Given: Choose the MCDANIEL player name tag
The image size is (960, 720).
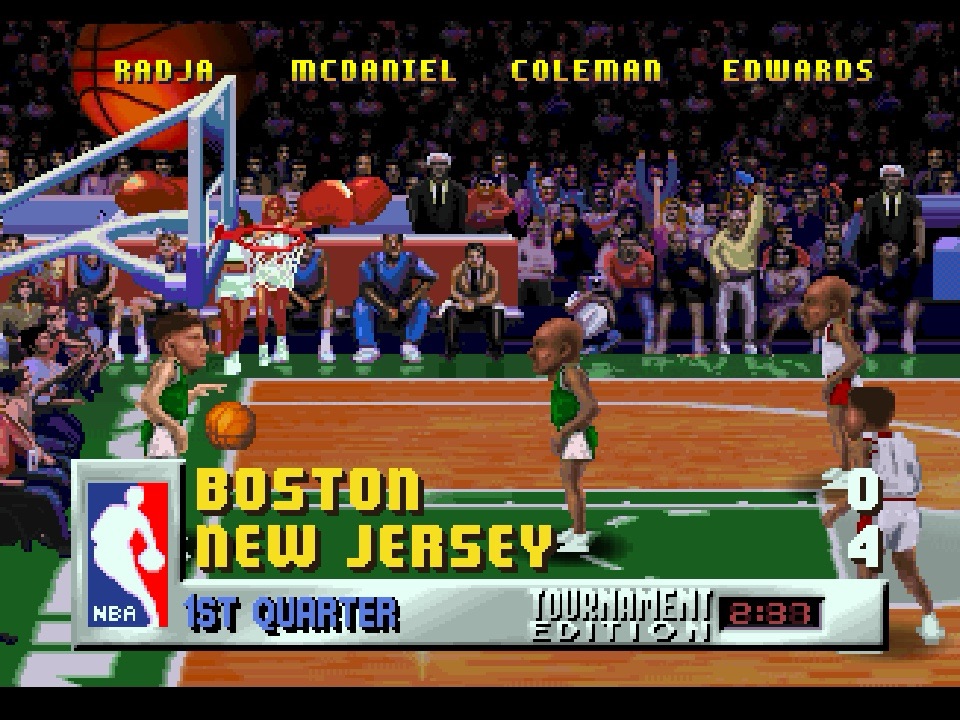Looking at the screenshot, I should click(373, 71).
